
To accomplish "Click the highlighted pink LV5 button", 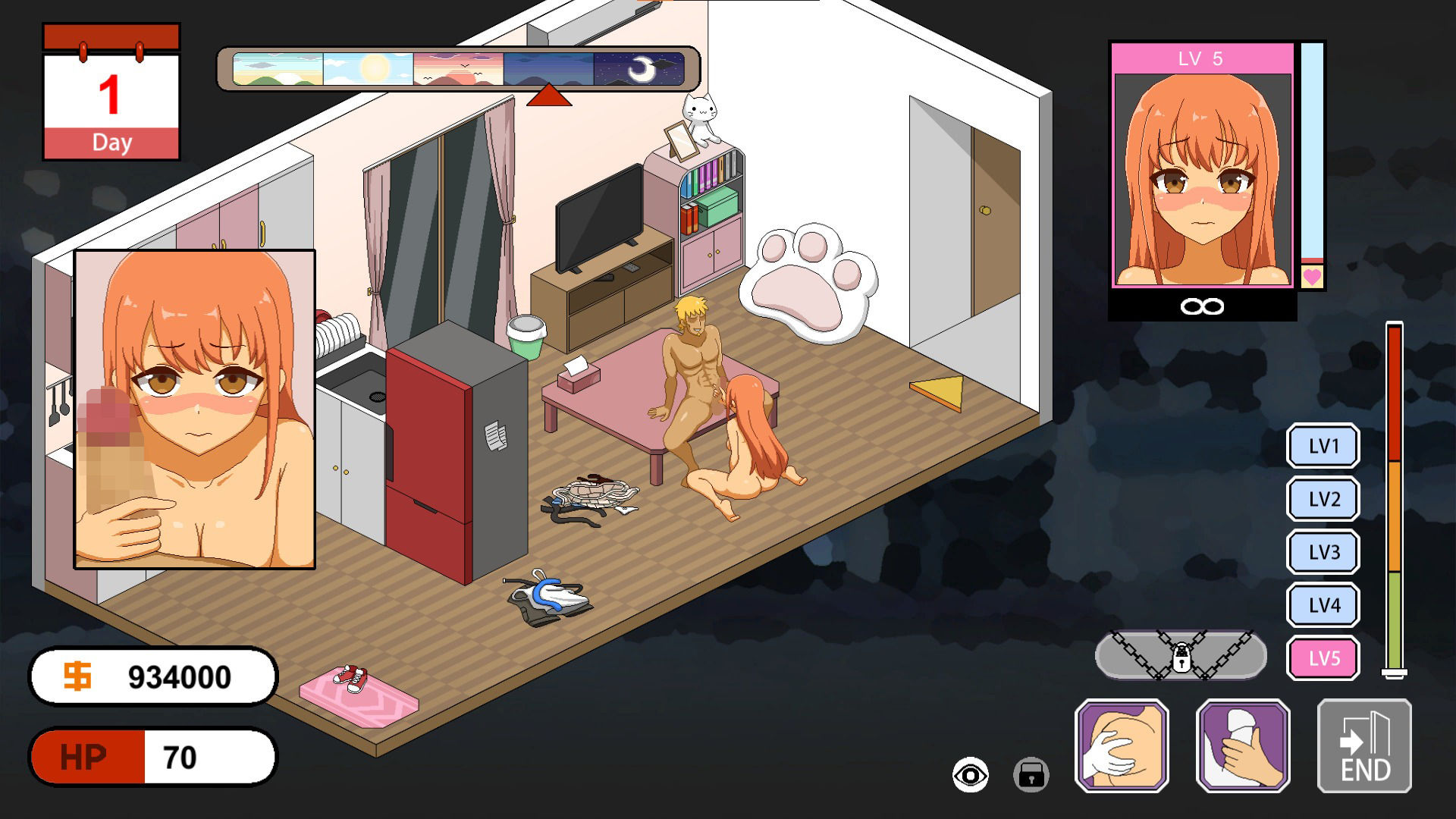I will [x=1323, y=658].
